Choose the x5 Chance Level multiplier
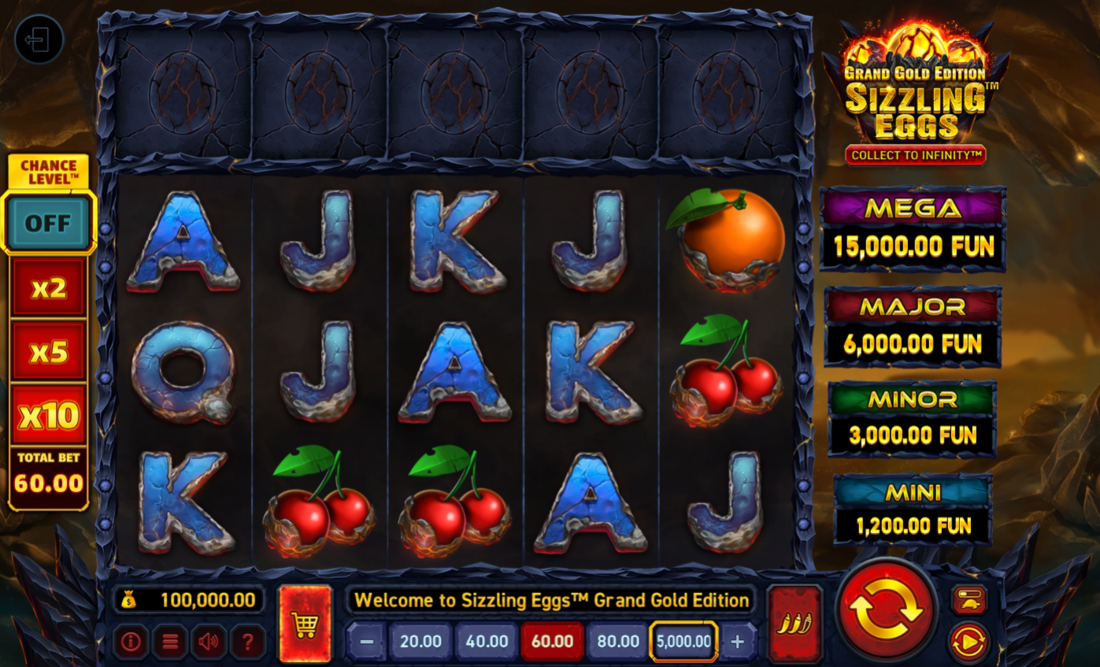This screenshot has height=667, width=1100. (48, 351)
